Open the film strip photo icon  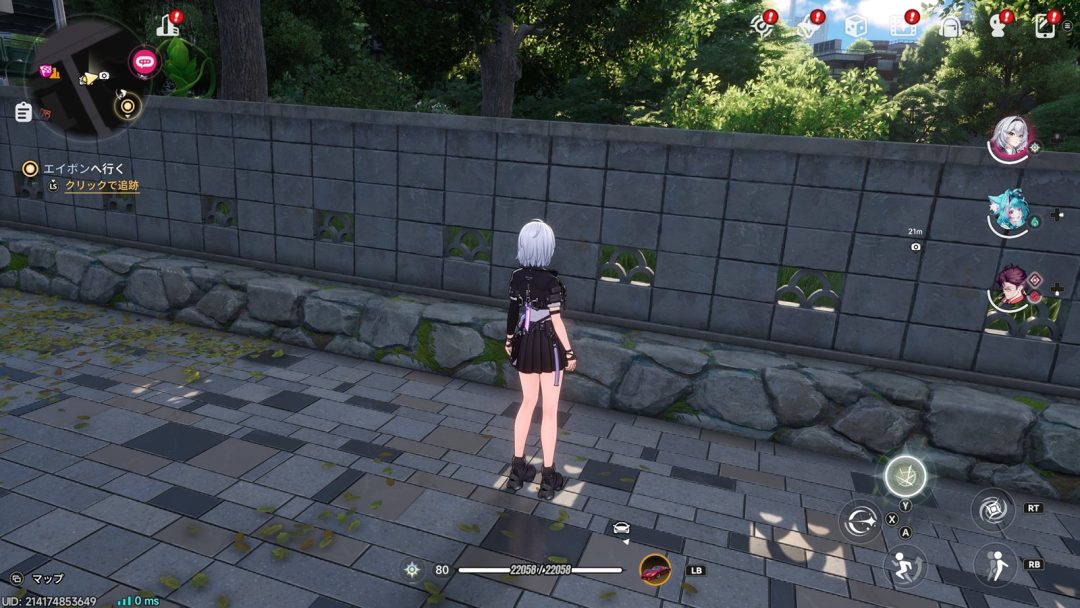click(x=903, y=26)
